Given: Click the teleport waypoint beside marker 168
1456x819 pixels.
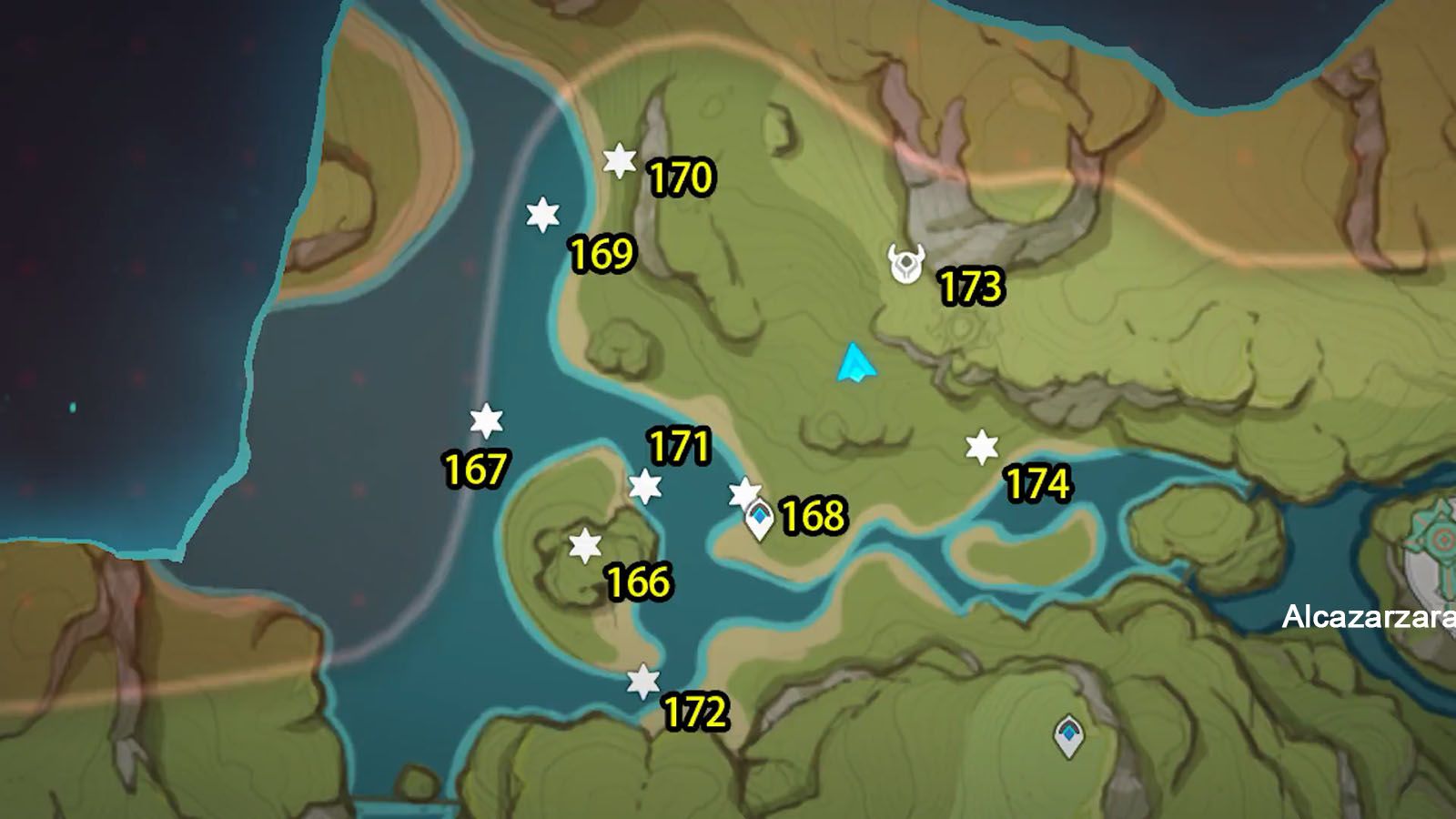Looking at the screenshot, I should pyautogui.click(x=761, y=519).
